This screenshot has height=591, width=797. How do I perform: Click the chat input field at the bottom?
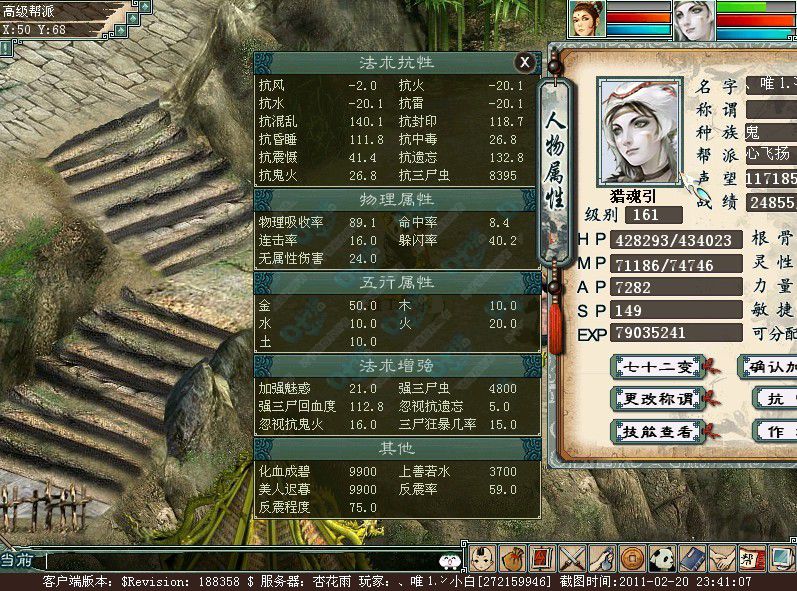tap(240, 561)
